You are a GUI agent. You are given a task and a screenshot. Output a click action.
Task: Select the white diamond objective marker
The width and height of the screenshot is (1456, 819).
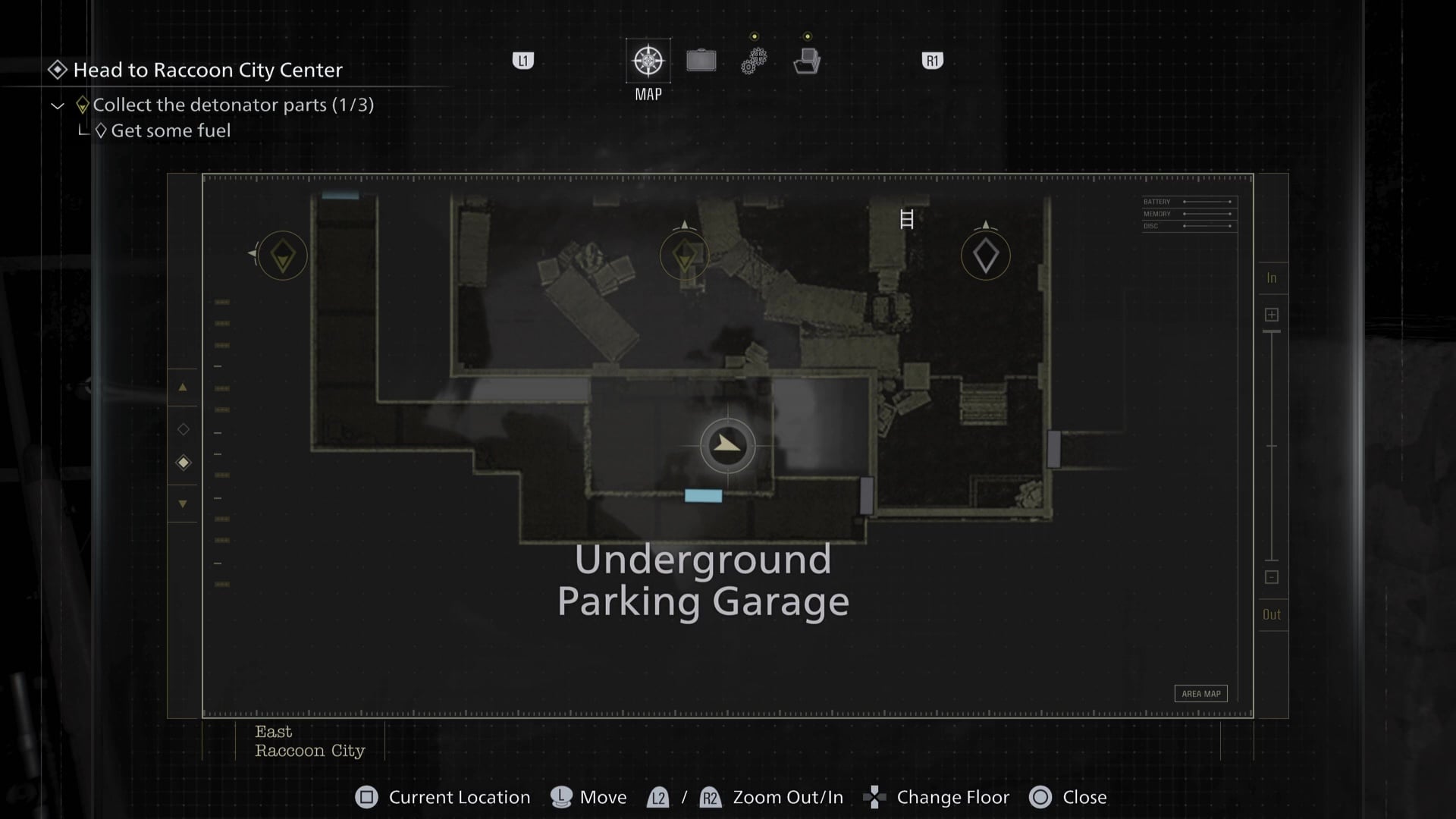click(985, 256)
